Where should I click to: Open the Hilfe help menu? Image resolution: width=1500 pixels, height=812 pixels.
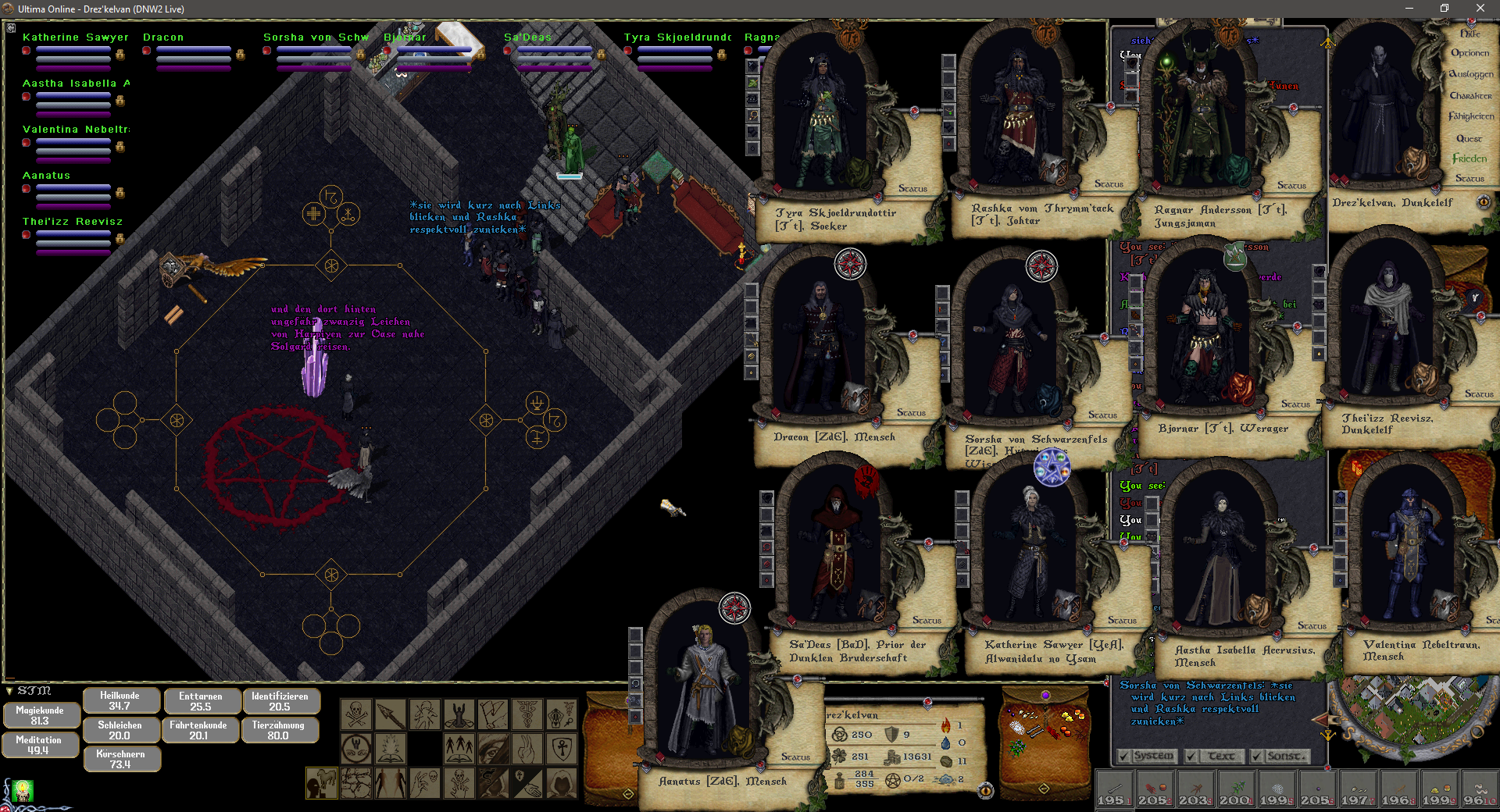point(1470,34)
